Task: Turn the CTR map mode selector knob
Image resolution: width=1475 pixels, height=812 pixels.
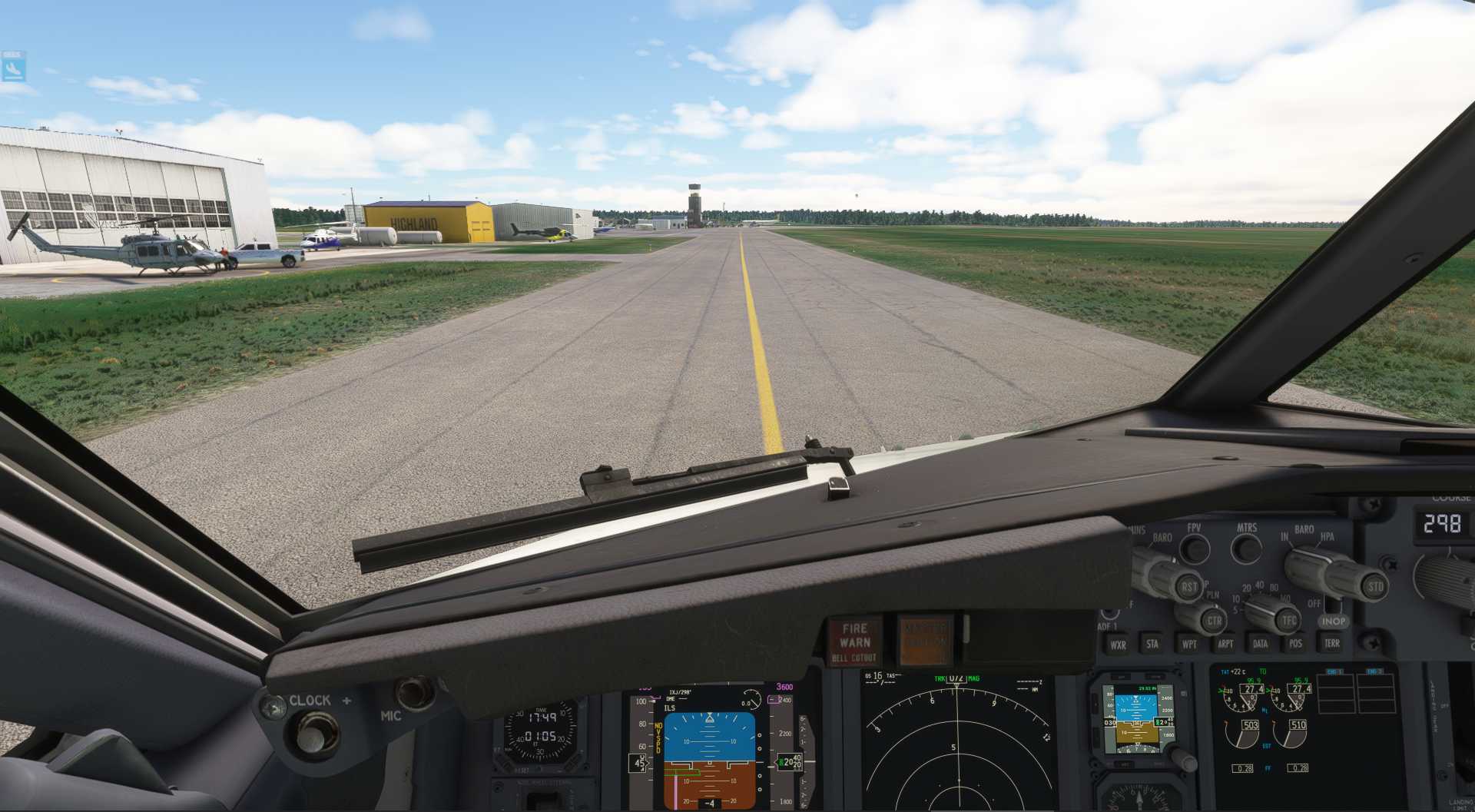Action: [x=1215, y=621]
